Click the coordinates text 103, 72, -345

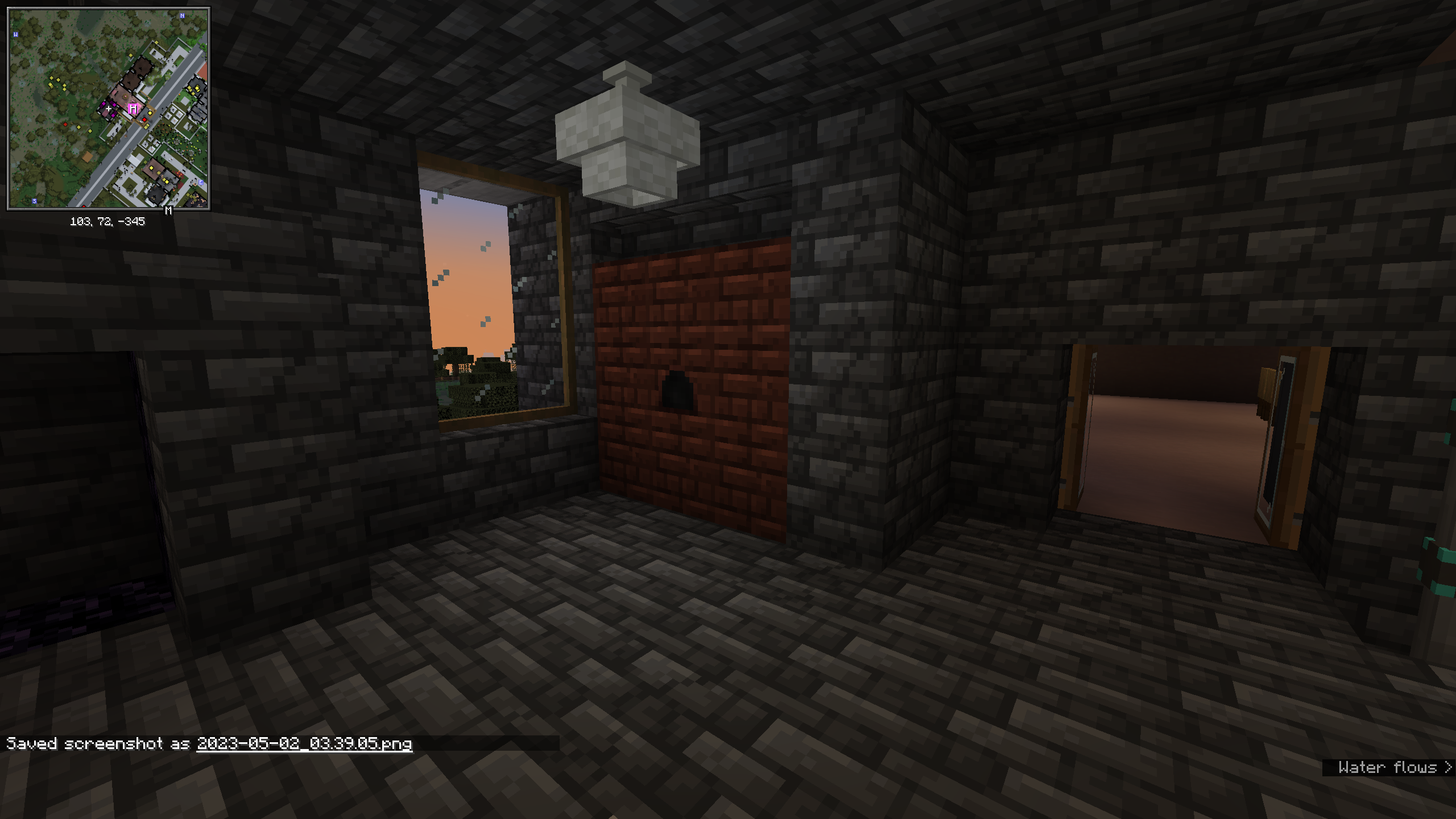(108, 222)
